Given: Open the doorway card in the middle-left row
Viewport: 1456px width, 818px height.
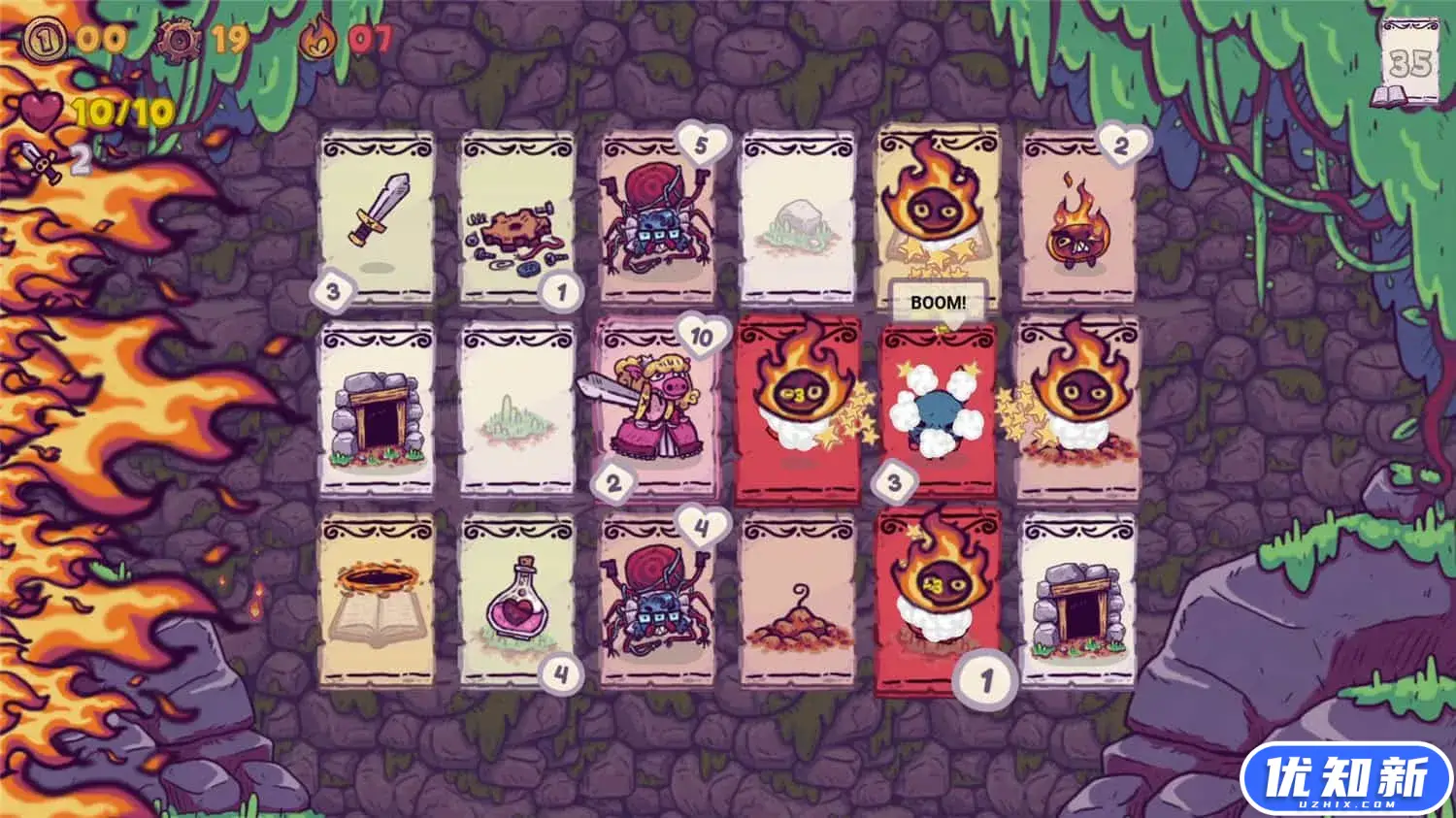Looking at the screenshot, I should click(x=378, y=409).
